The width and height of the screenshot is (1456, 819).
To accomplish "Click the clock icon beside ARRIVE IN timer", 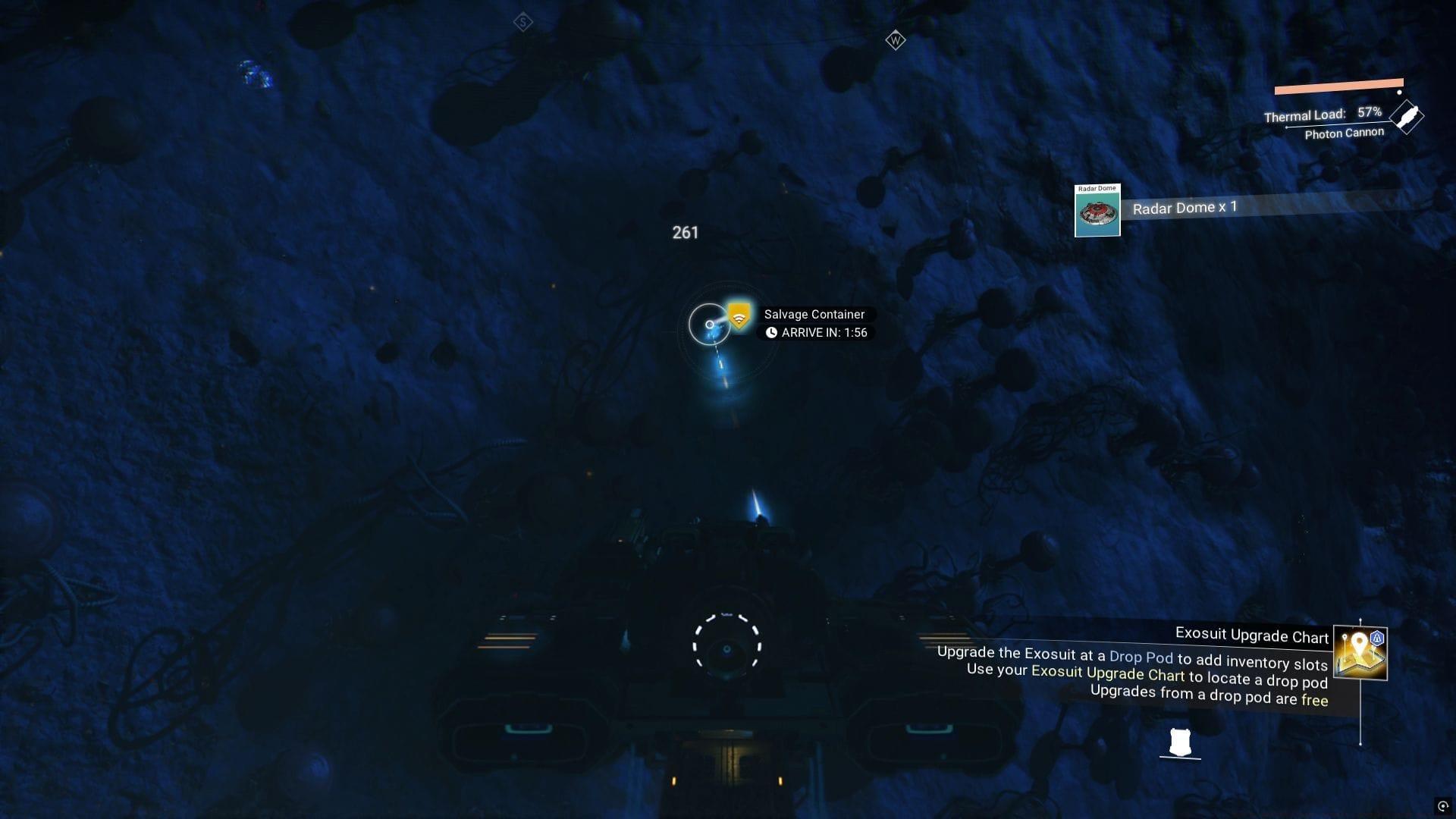I will click(x=772, y=333).
